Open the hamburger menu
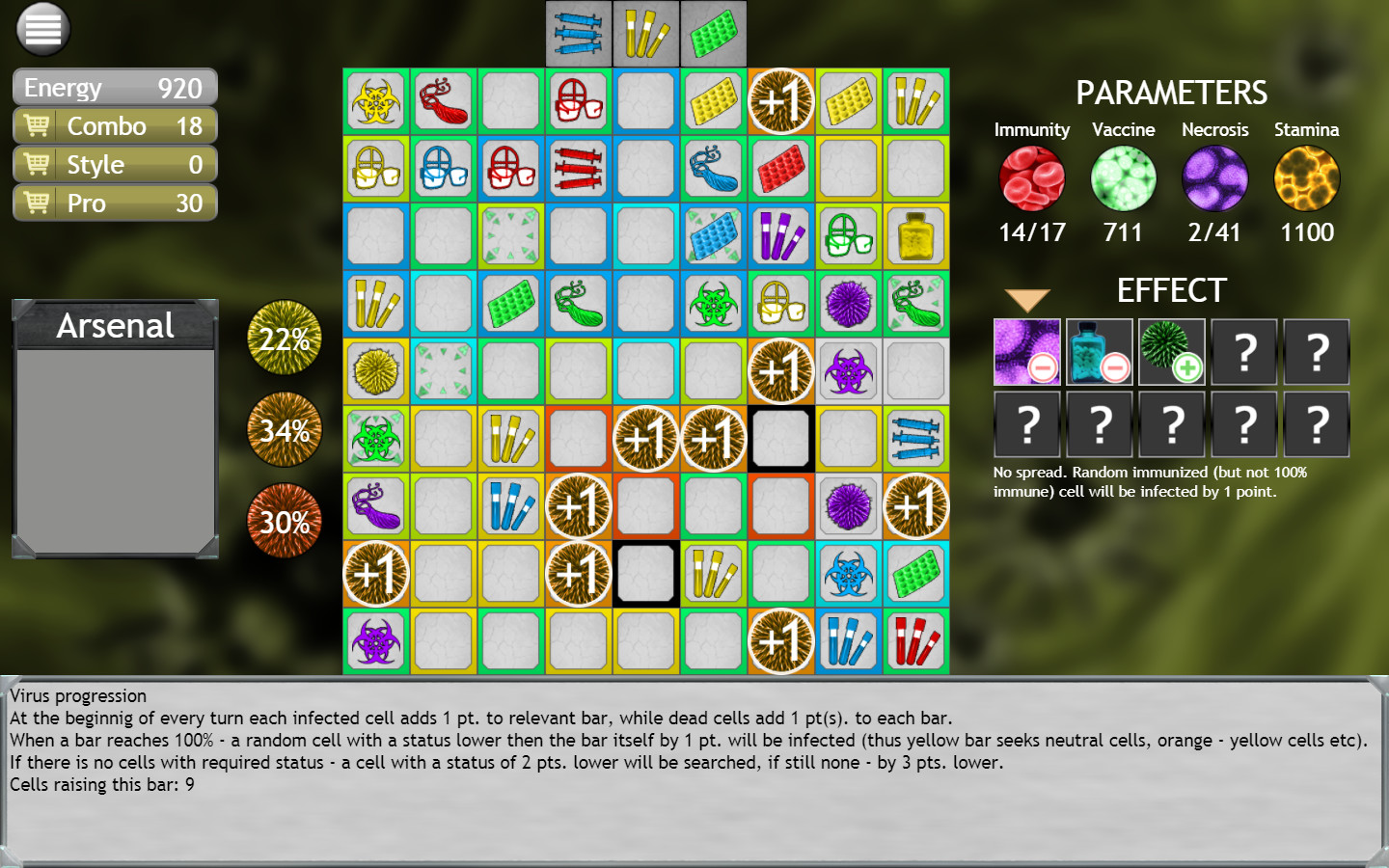1389x868 pixels. click(x=41, y=29)
